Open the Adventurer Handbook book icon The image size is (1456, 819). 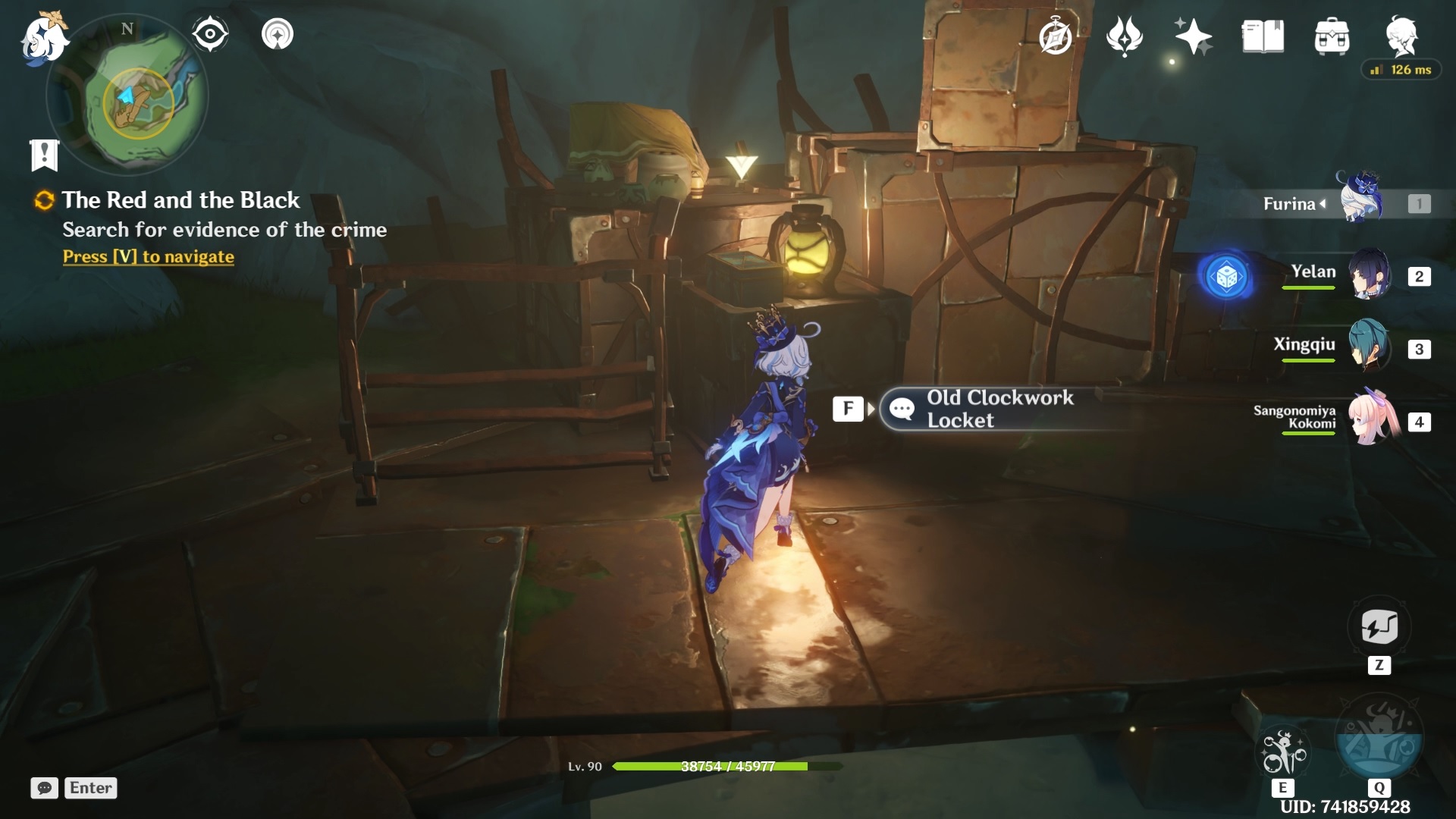1263,36
